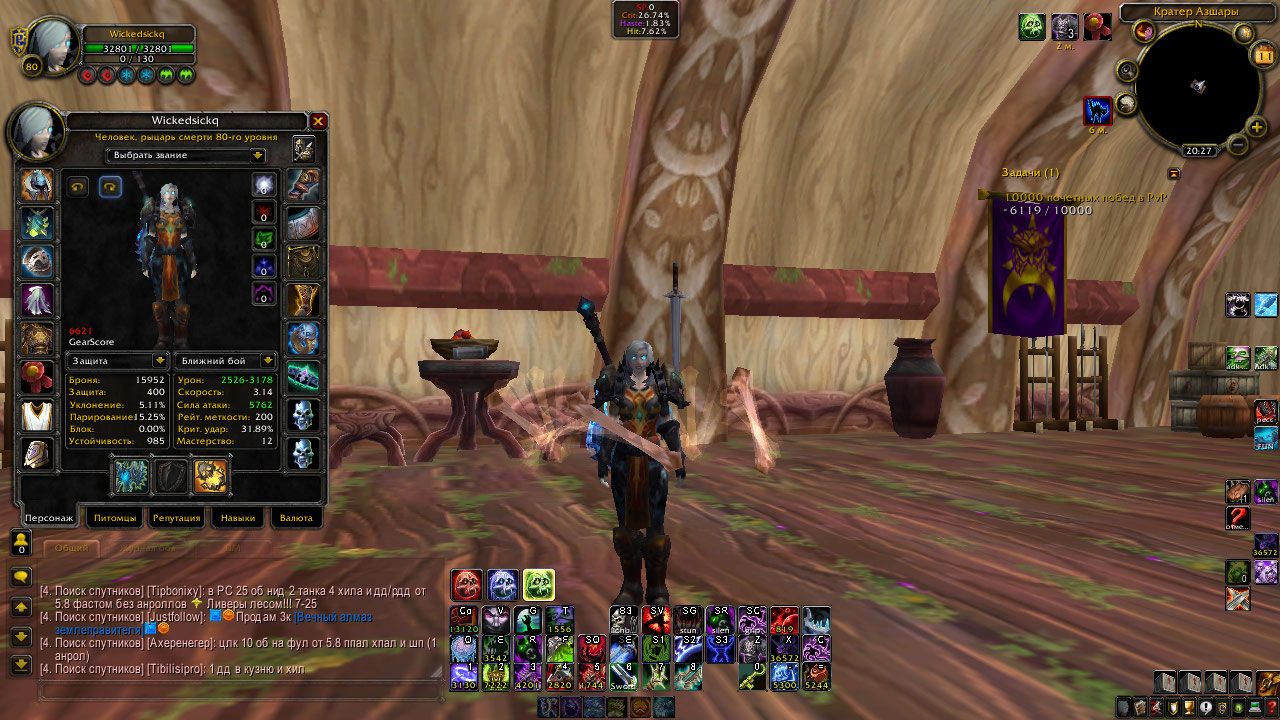The height and width of the screenshot is (720, 1280).
Task: Select the 'Общий' chat tab
Action: (x=71, y=548)
